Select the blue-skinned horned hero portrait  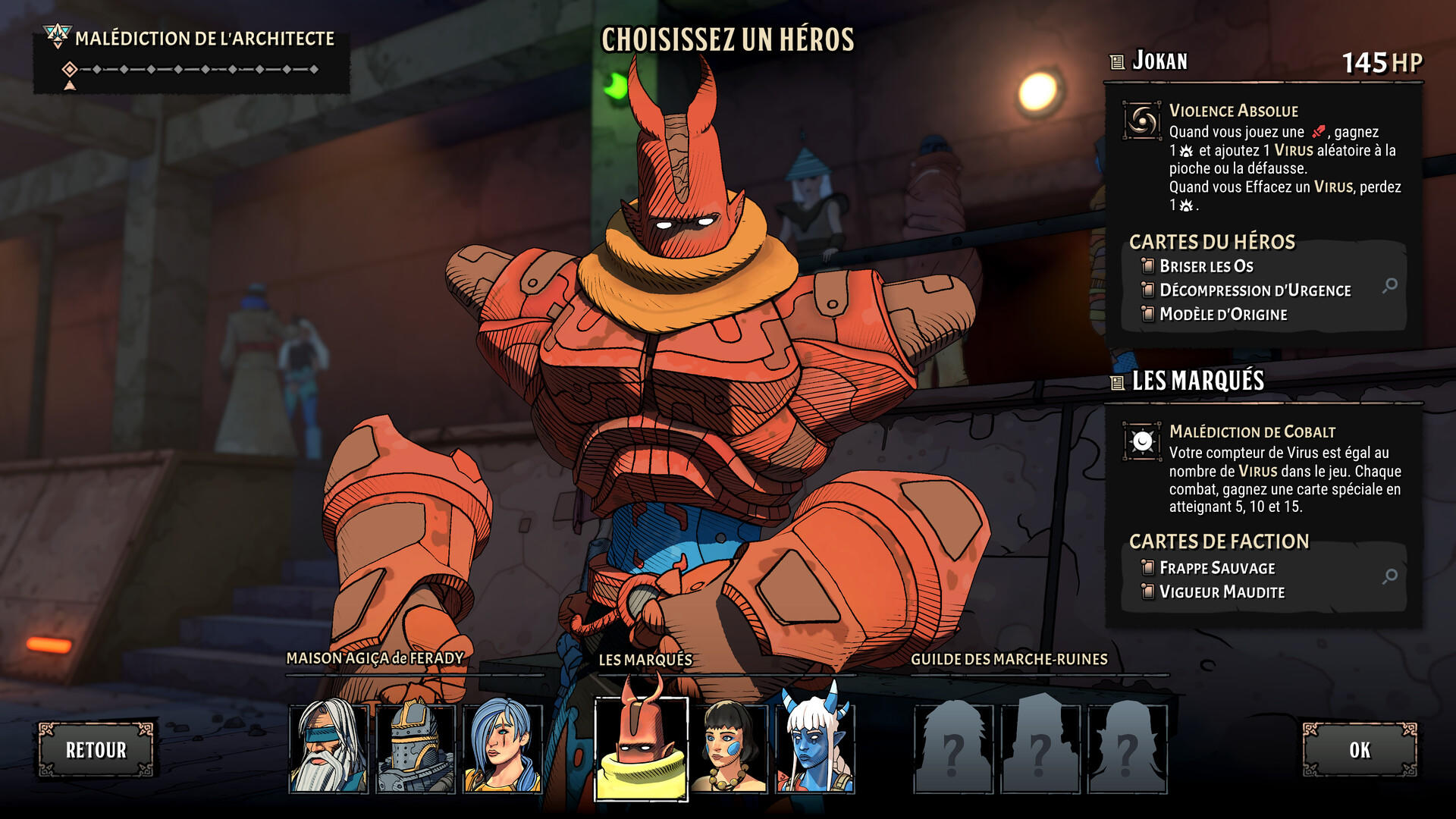click(816, 748)
